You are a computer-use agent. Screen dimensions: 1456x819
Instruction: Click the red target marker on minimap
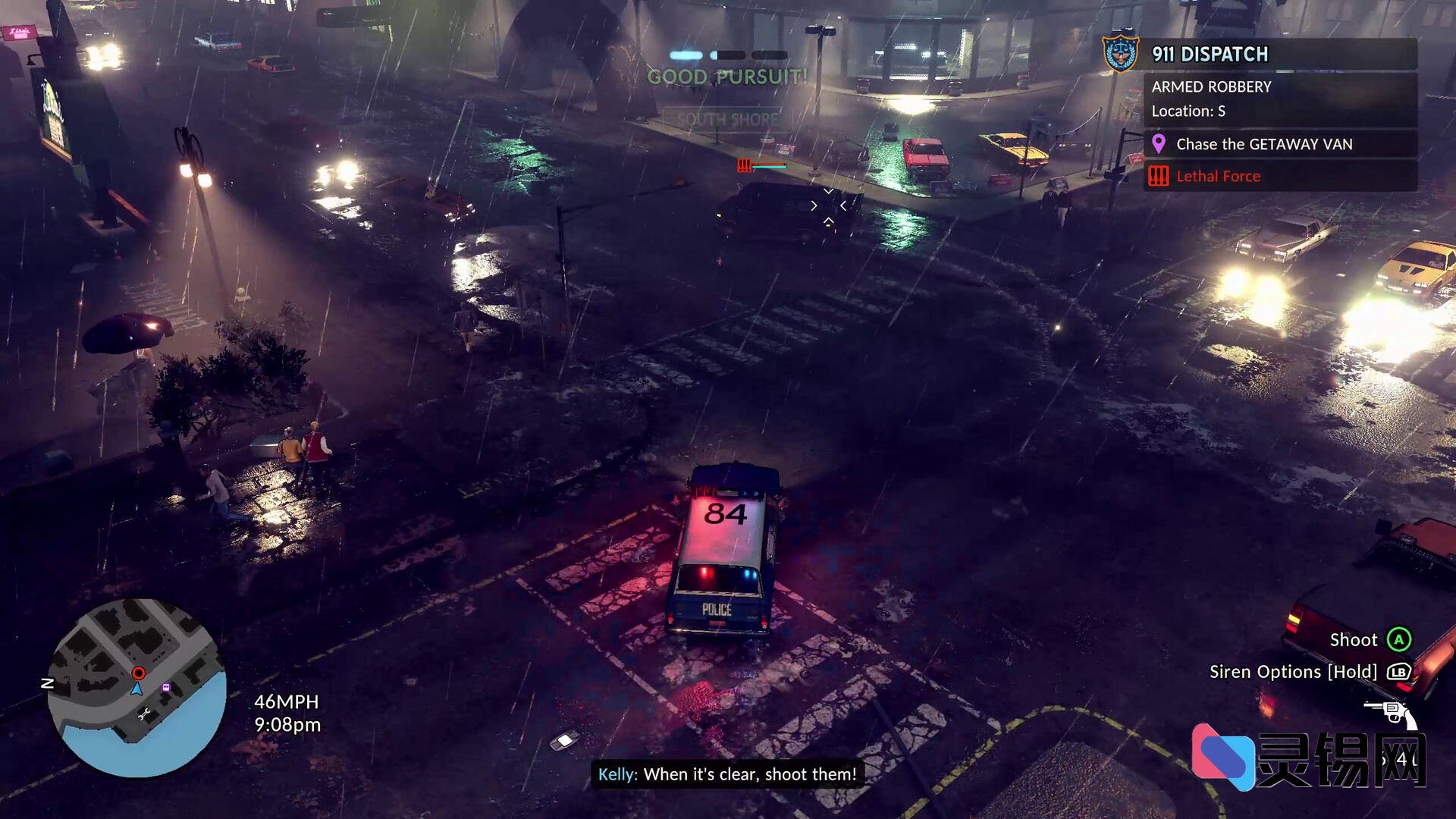click(138, 673)
